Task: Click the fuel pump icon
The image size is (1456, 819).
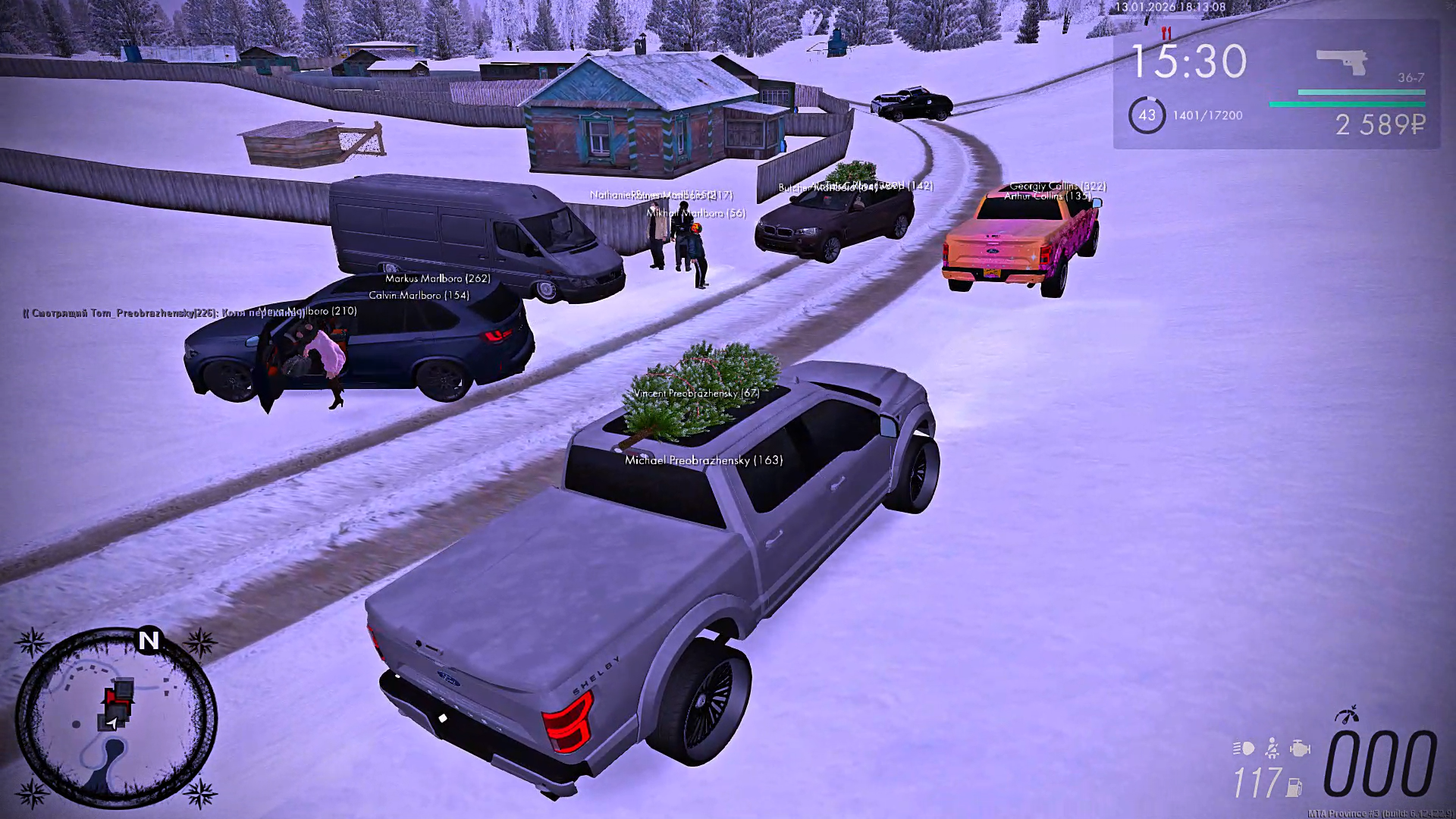Action: coord(1294,787)
